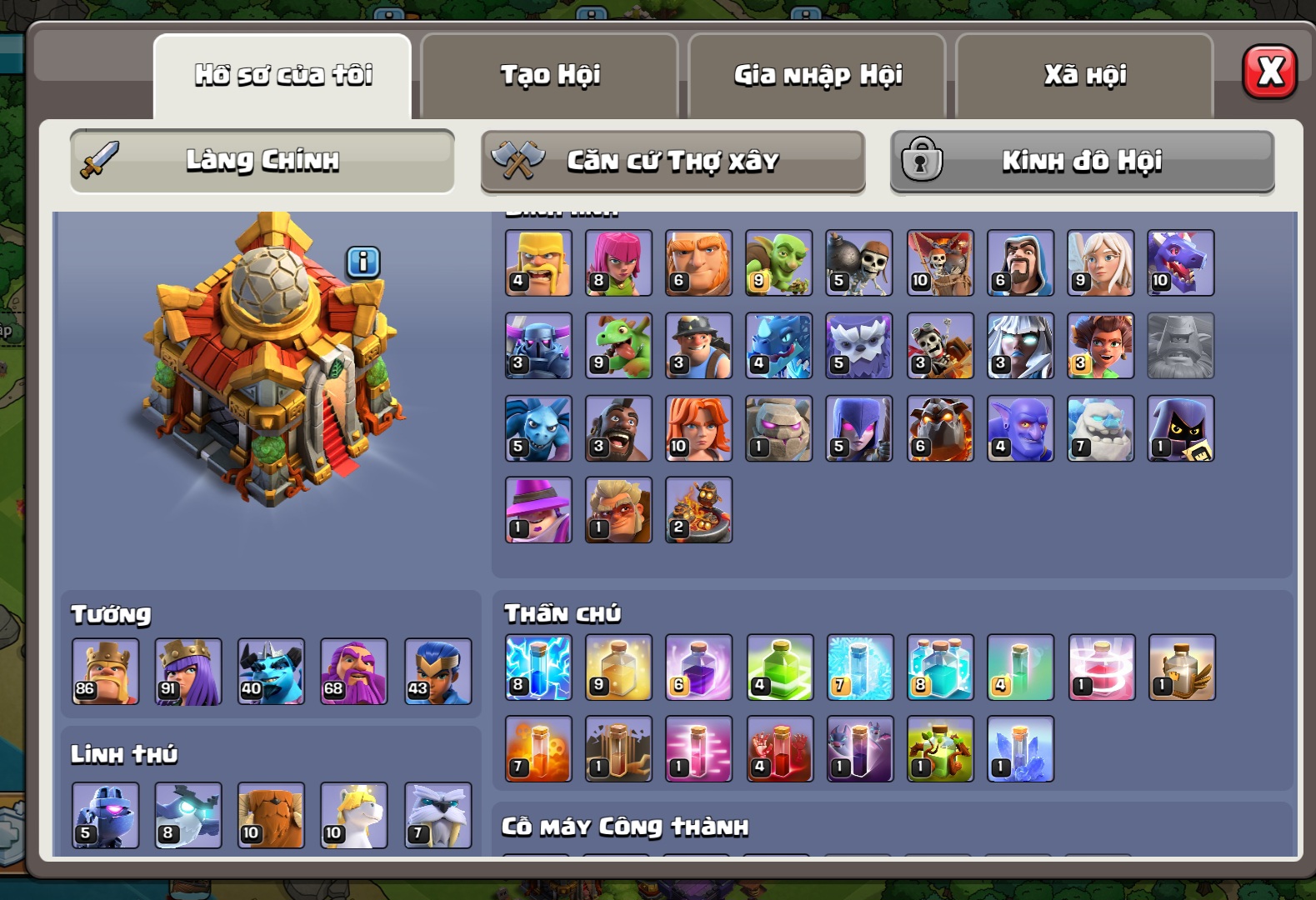Switch to the Tạo Hội tab
1316x900 pixels.
[550, 75]
